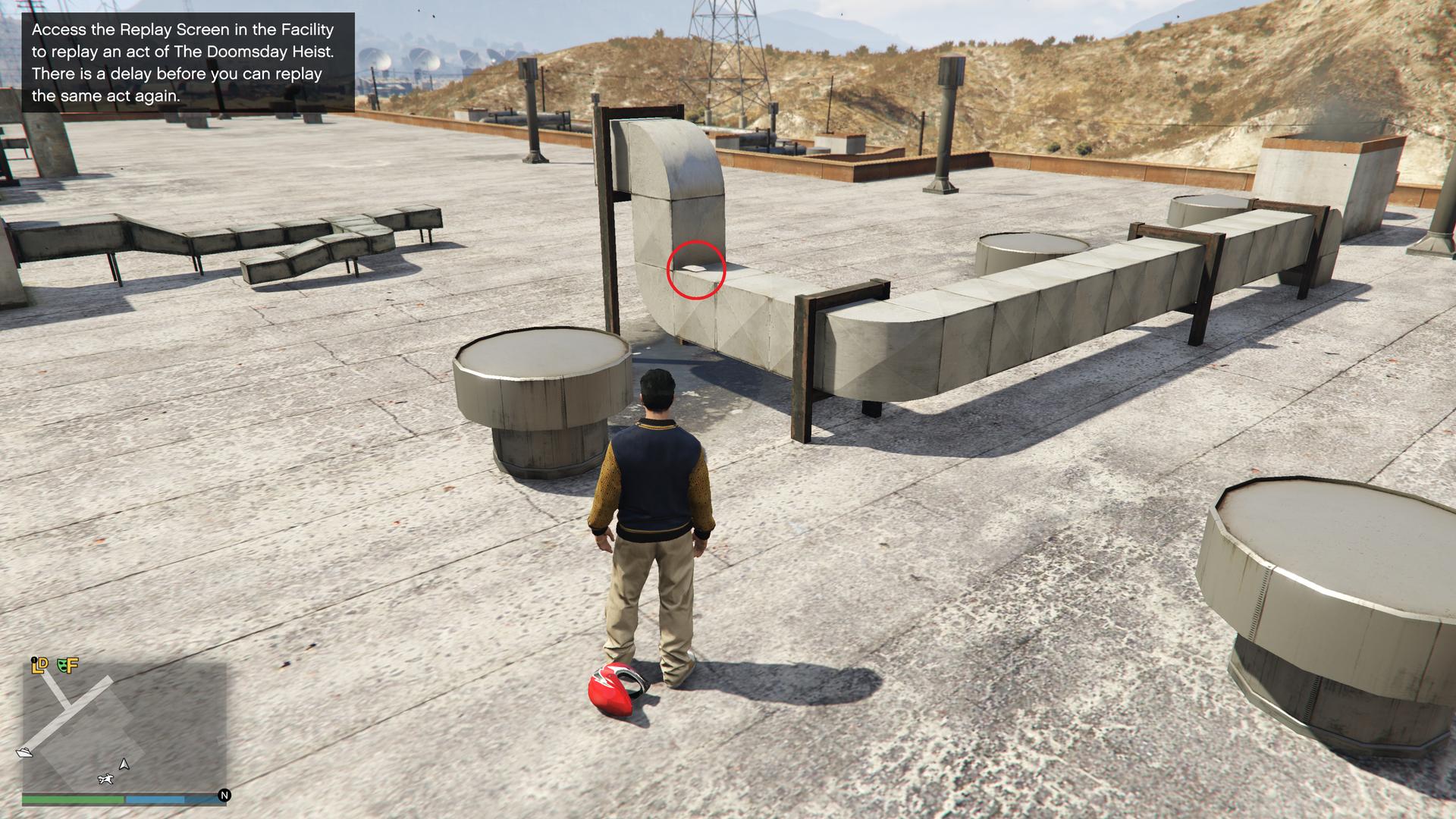Click the minimap in the corner
The image size is (1456, 819).
click(124, 726)
